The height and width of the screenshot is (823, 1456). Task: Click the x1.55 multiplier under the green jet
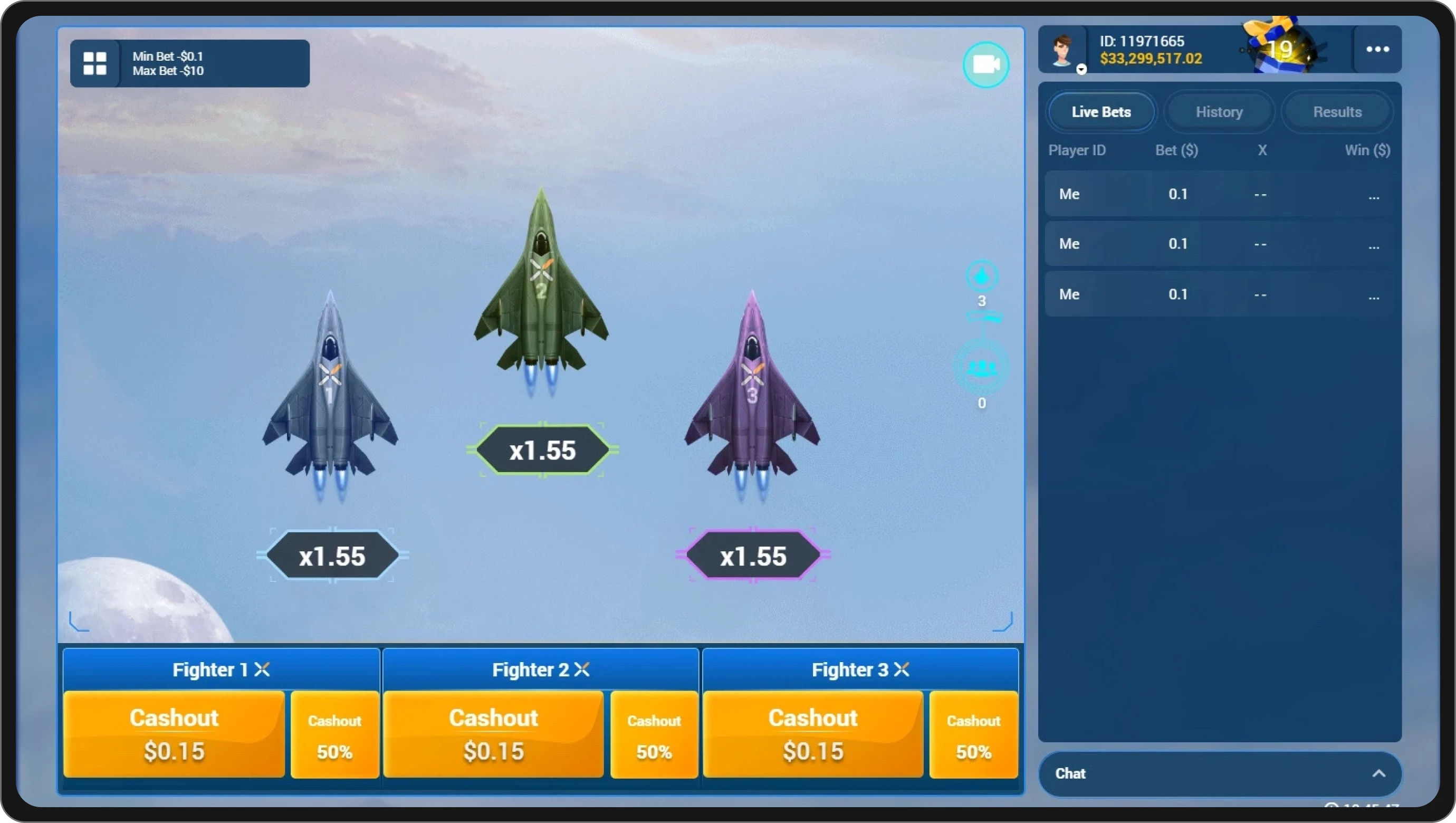click(x=542, y=450)
